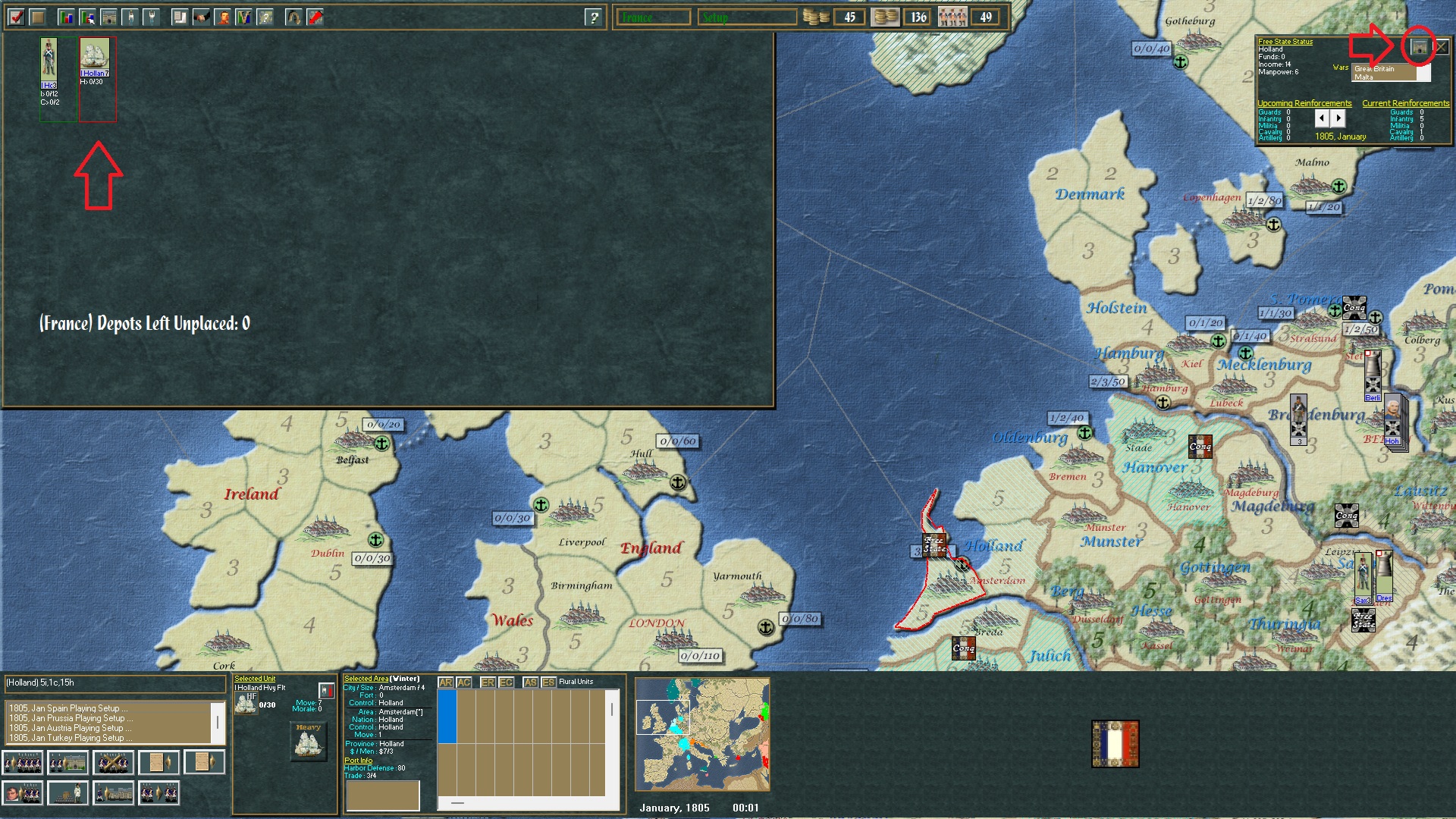1456x819 pixels.
Task: Select the red checkmark end-orders tool
Action: point(17,17)
